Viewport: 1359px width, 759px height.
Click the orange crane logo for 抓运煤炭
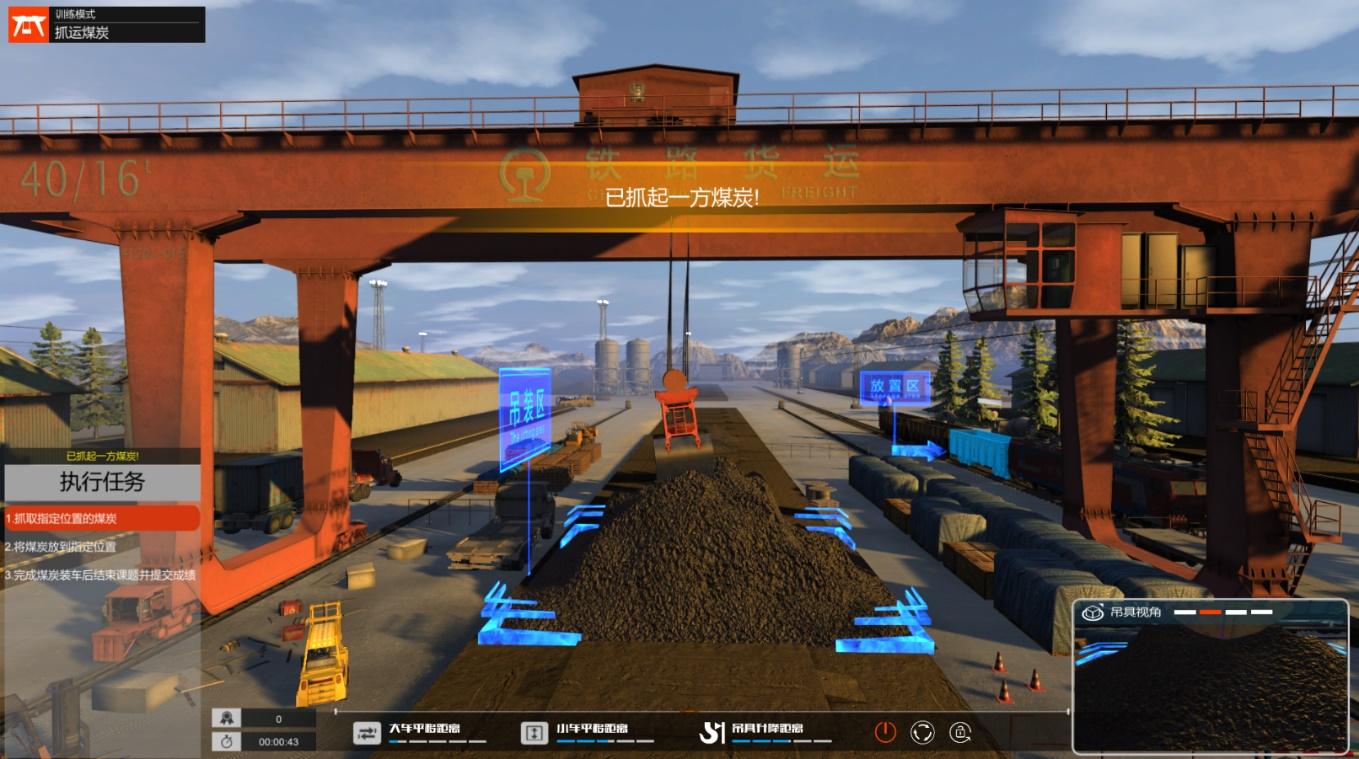pos(28,25)
